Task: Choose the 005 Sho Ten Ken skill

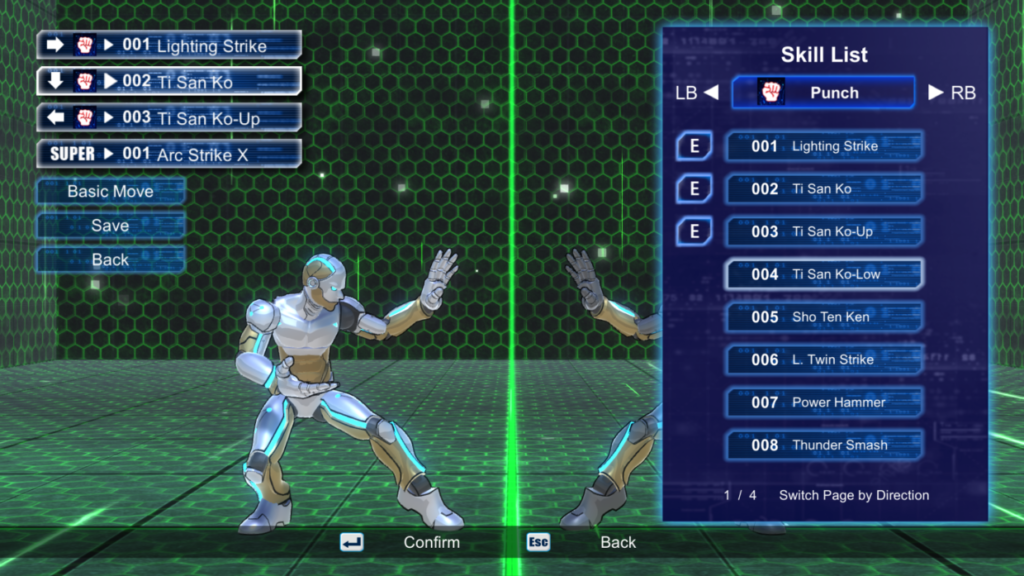Action: 823,317
